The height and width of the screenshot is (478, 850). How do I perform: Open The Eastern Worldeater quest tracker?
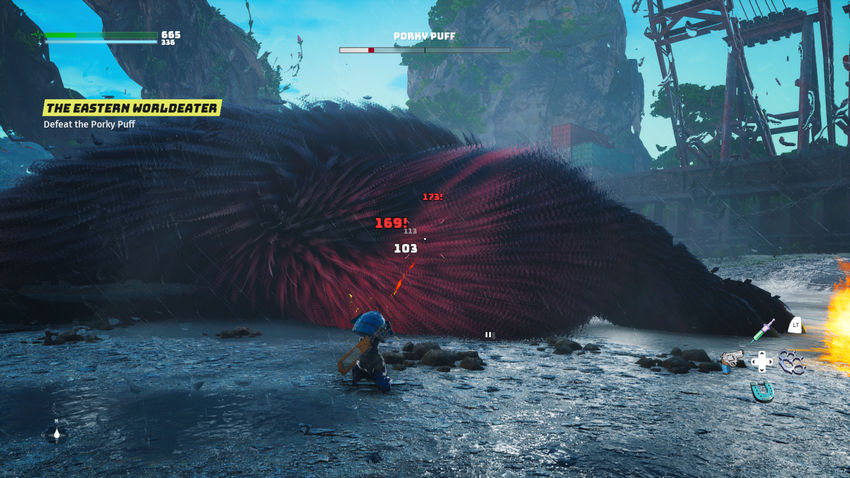tap(131, 107)
